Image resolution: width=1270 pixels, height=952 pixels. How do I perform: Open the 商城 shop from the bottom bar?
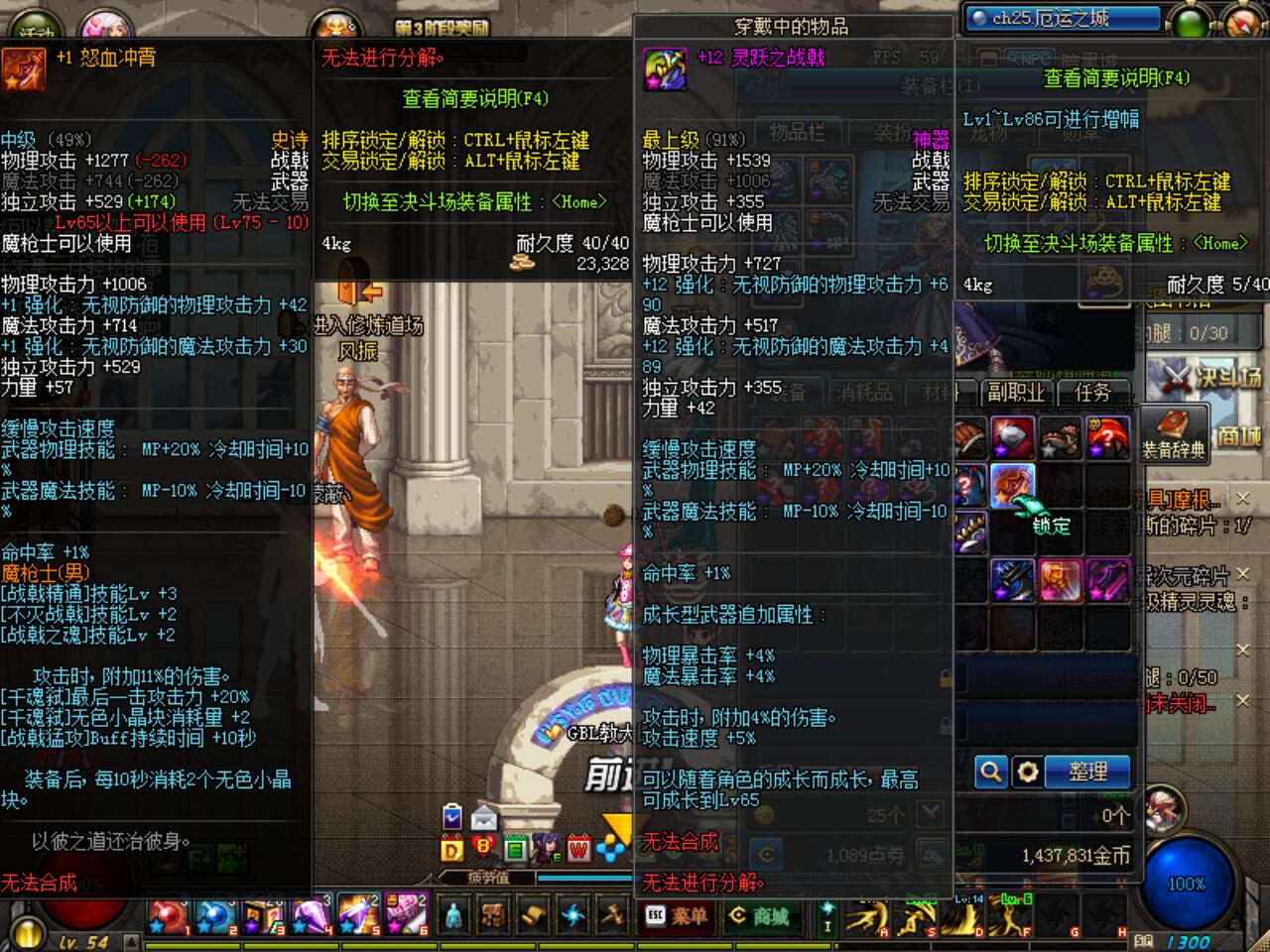click(762, 918)
